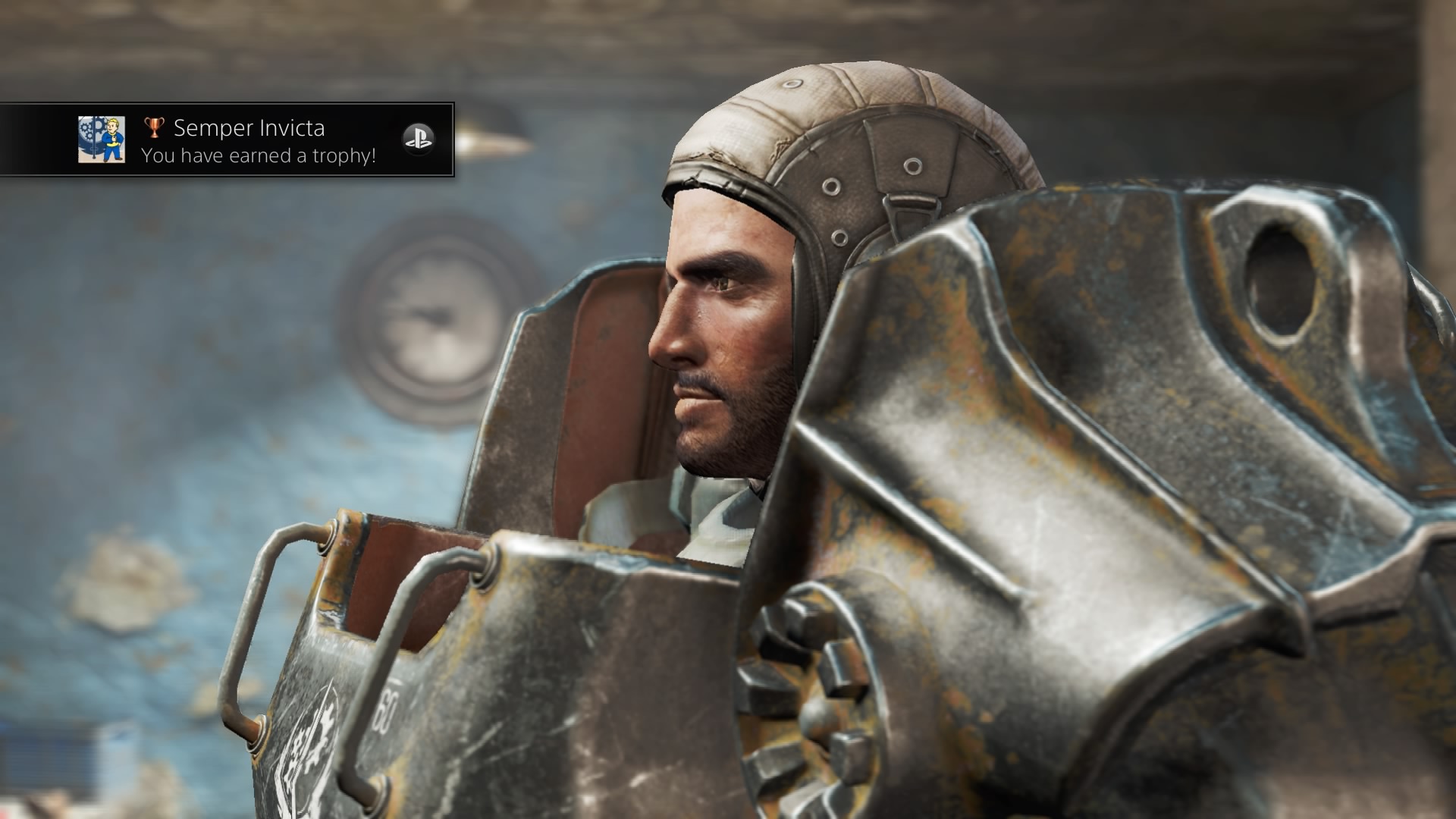Click the Vault Boy trophy thumbnail
1456x819 pixels.
[x=102, y=140]
